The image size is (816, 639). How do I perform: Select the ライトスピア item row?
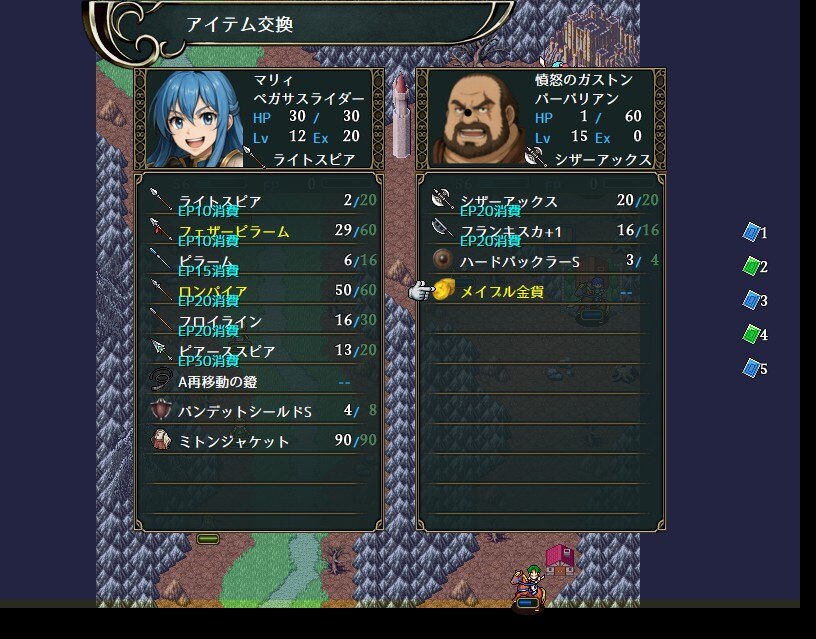click(256, 201)
